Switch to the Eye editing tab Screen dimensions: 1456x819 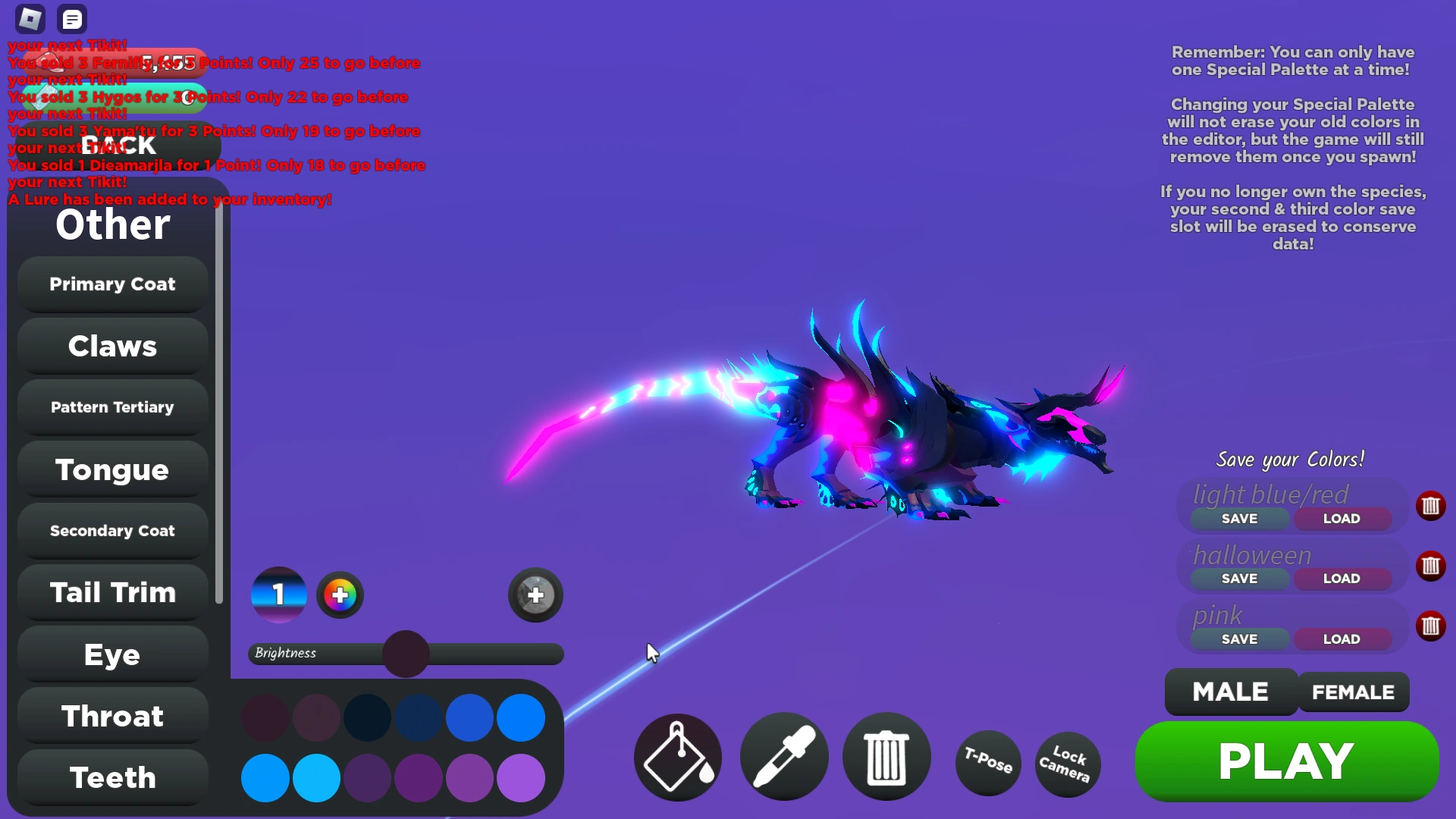112,654
